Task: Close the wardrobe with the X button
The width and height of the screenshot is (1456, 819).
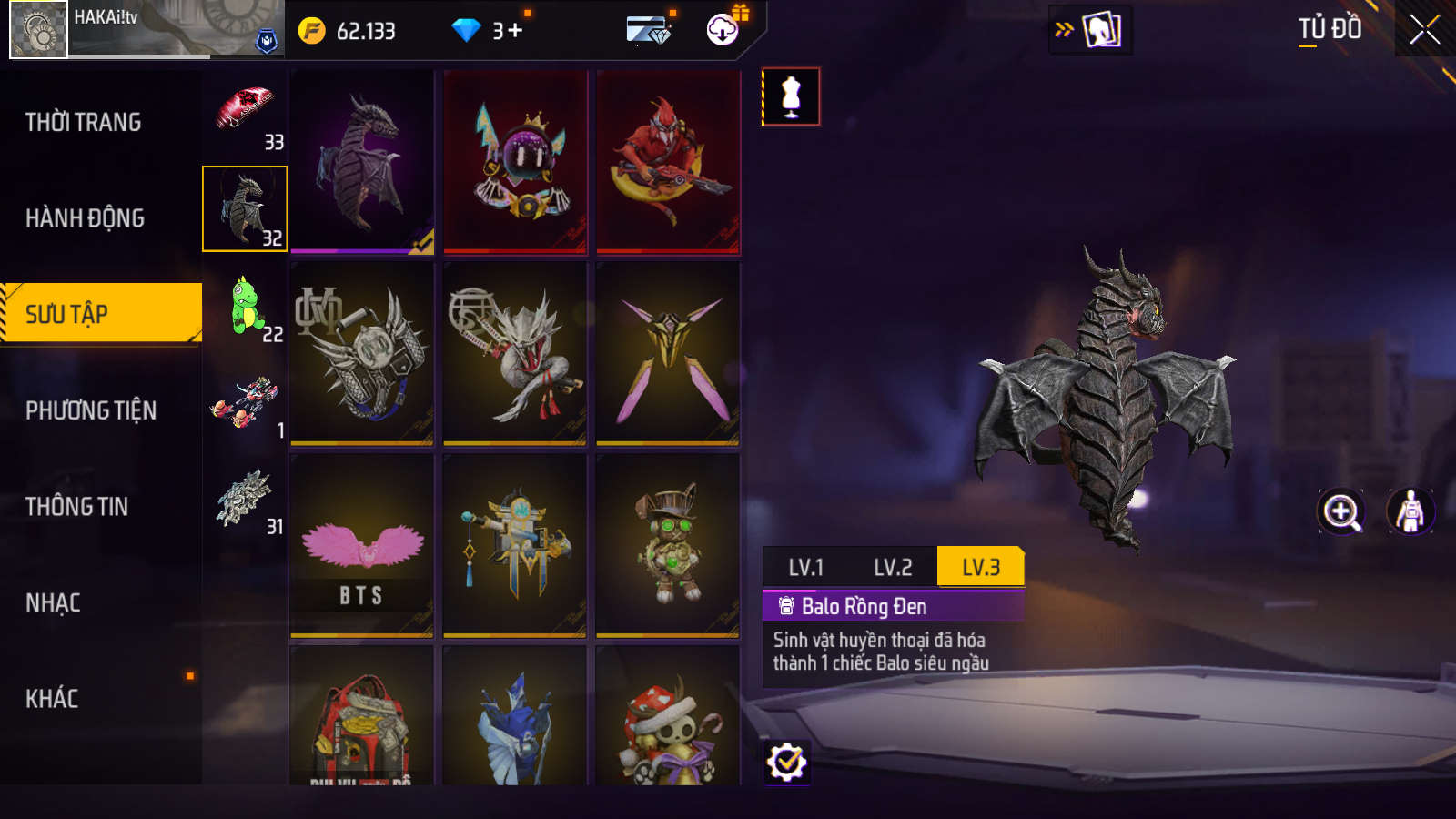Action: pyautogui.click(x=1424, y=30)
